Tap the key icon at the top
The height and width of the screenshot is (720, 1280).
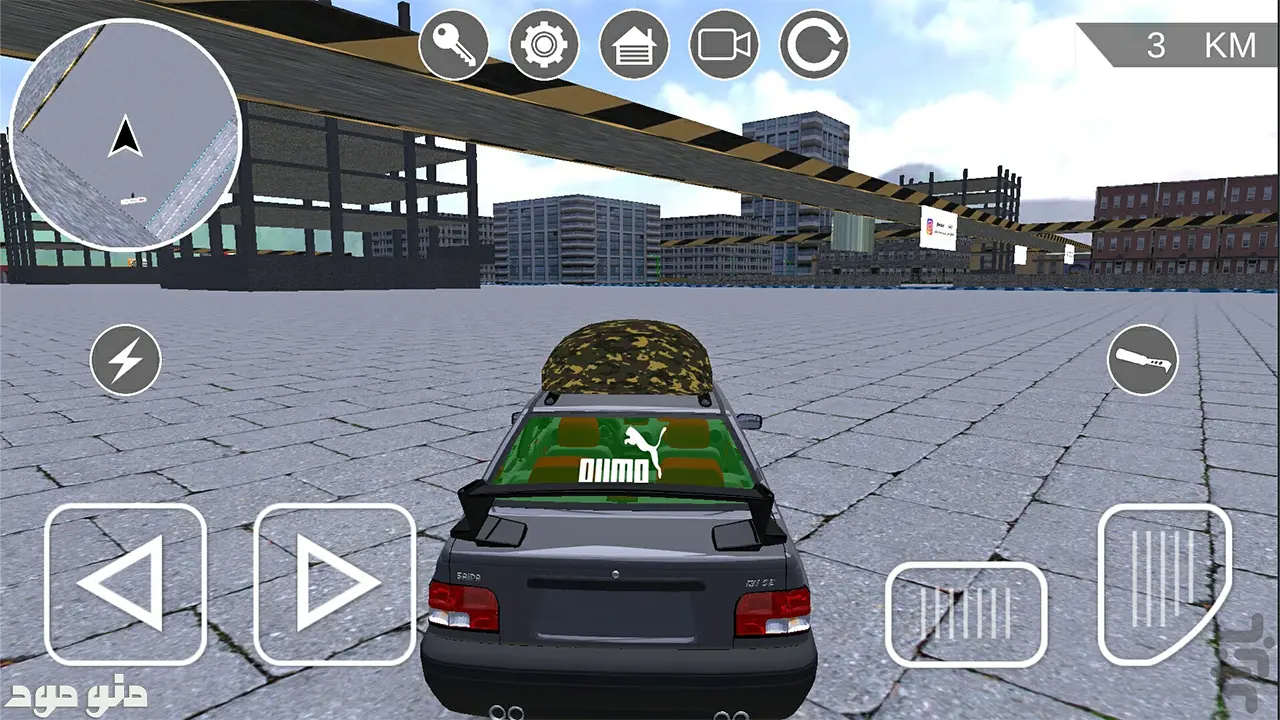[454, 45]
